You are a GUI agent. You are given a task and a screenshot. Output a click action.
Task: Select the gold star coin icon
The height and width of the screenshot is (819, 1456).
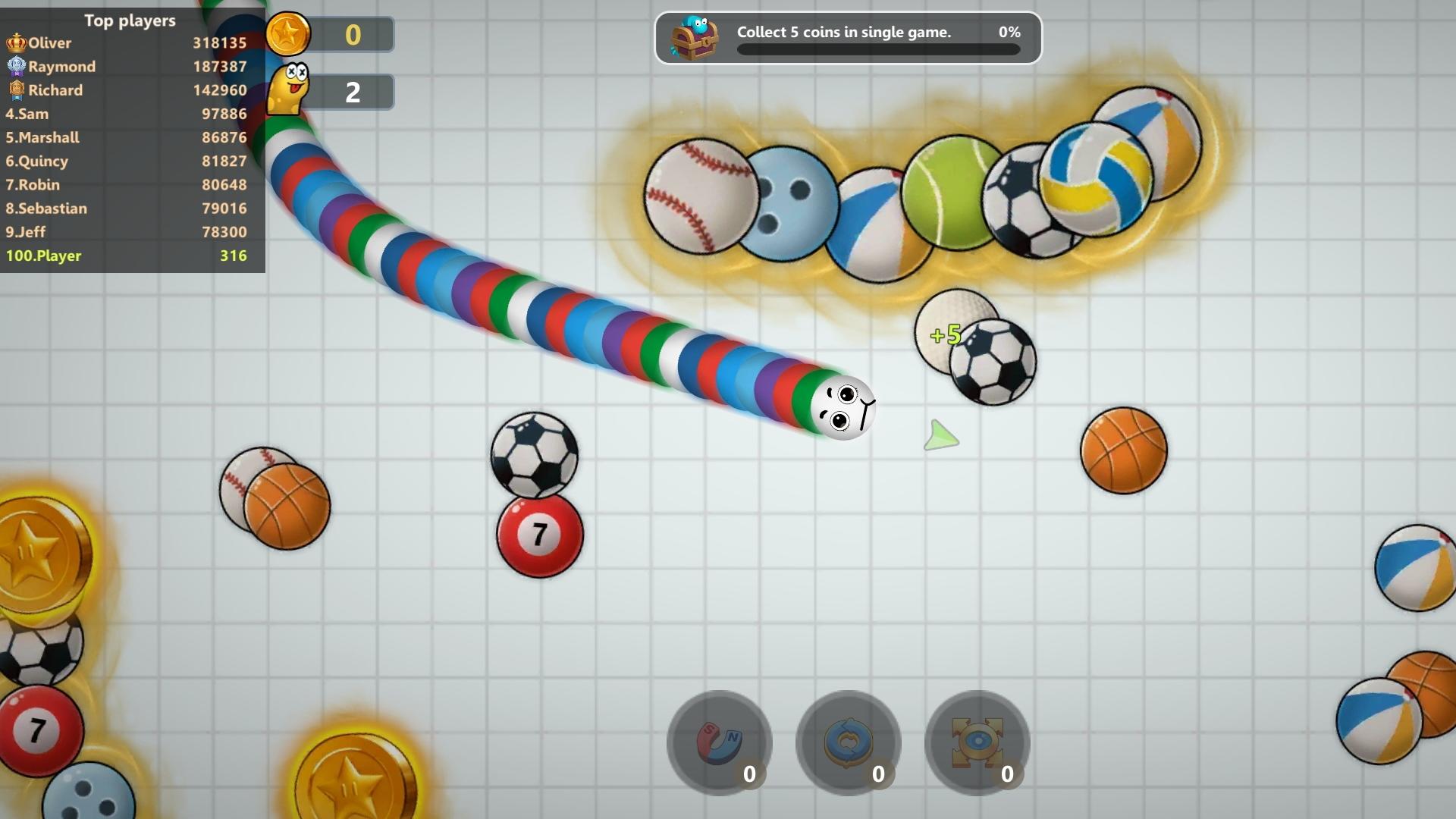click(x=289, y=33)
